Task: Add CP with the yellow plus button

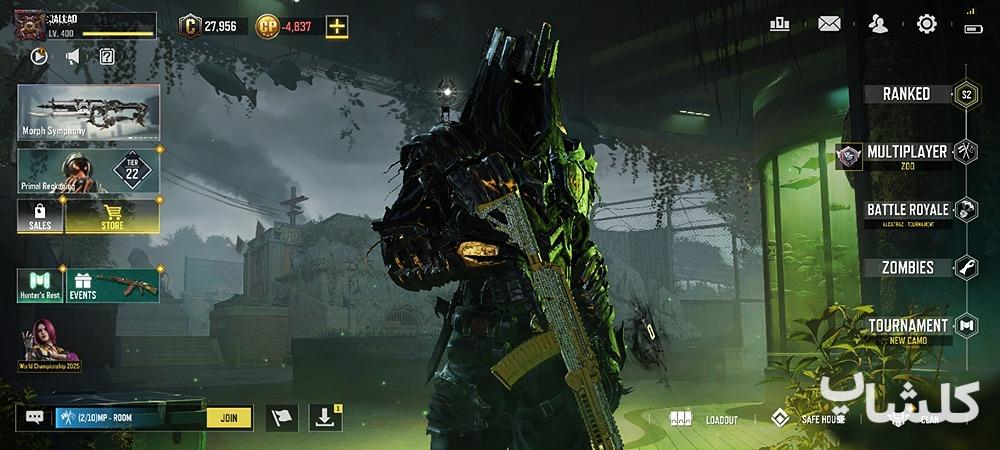Action: (337, 27)
